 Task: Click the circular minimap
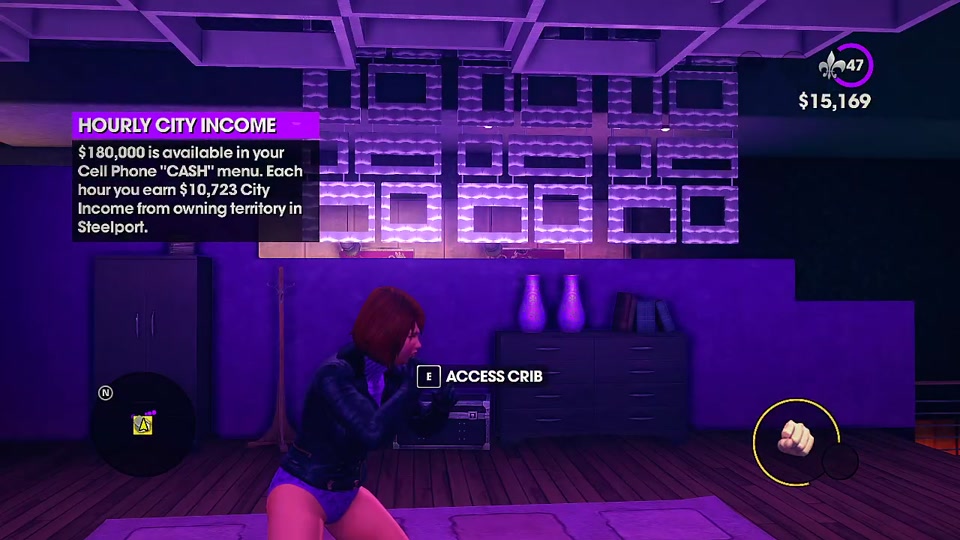click(x=141, y=424)
